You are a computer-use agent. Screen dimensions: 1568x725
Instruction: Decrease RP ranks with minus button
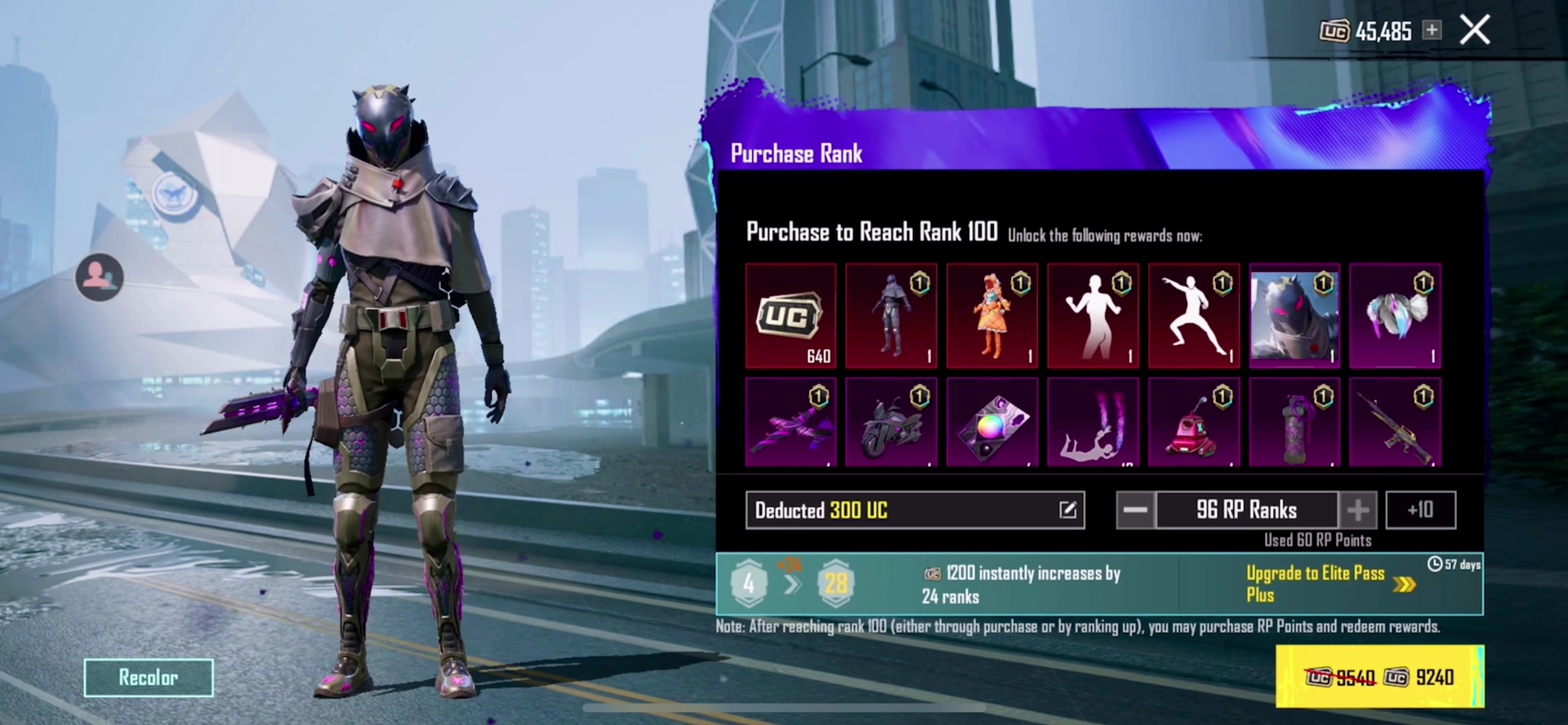pyautogui.click(x=1135, y=510)
